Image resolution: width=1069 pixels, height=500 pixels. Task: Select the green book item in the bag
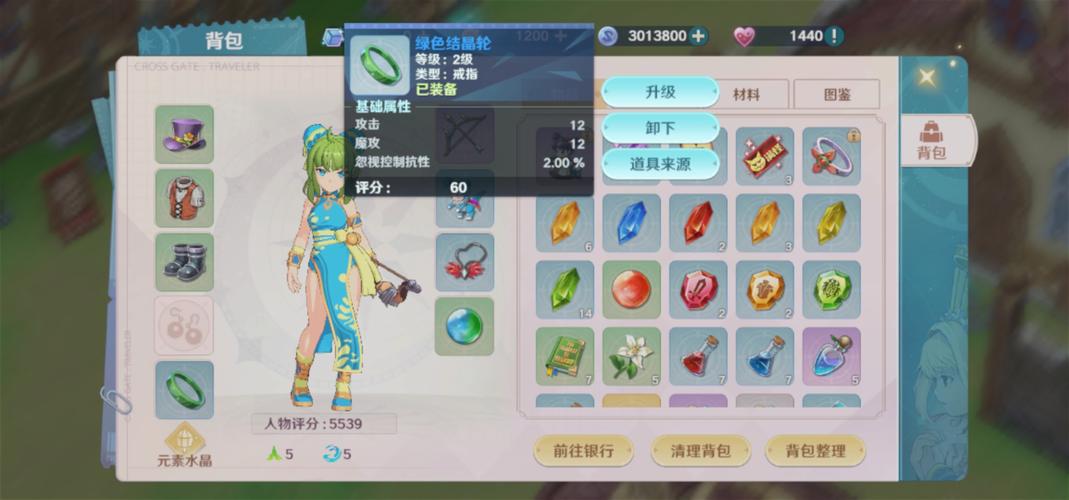[x=565, y=356]
